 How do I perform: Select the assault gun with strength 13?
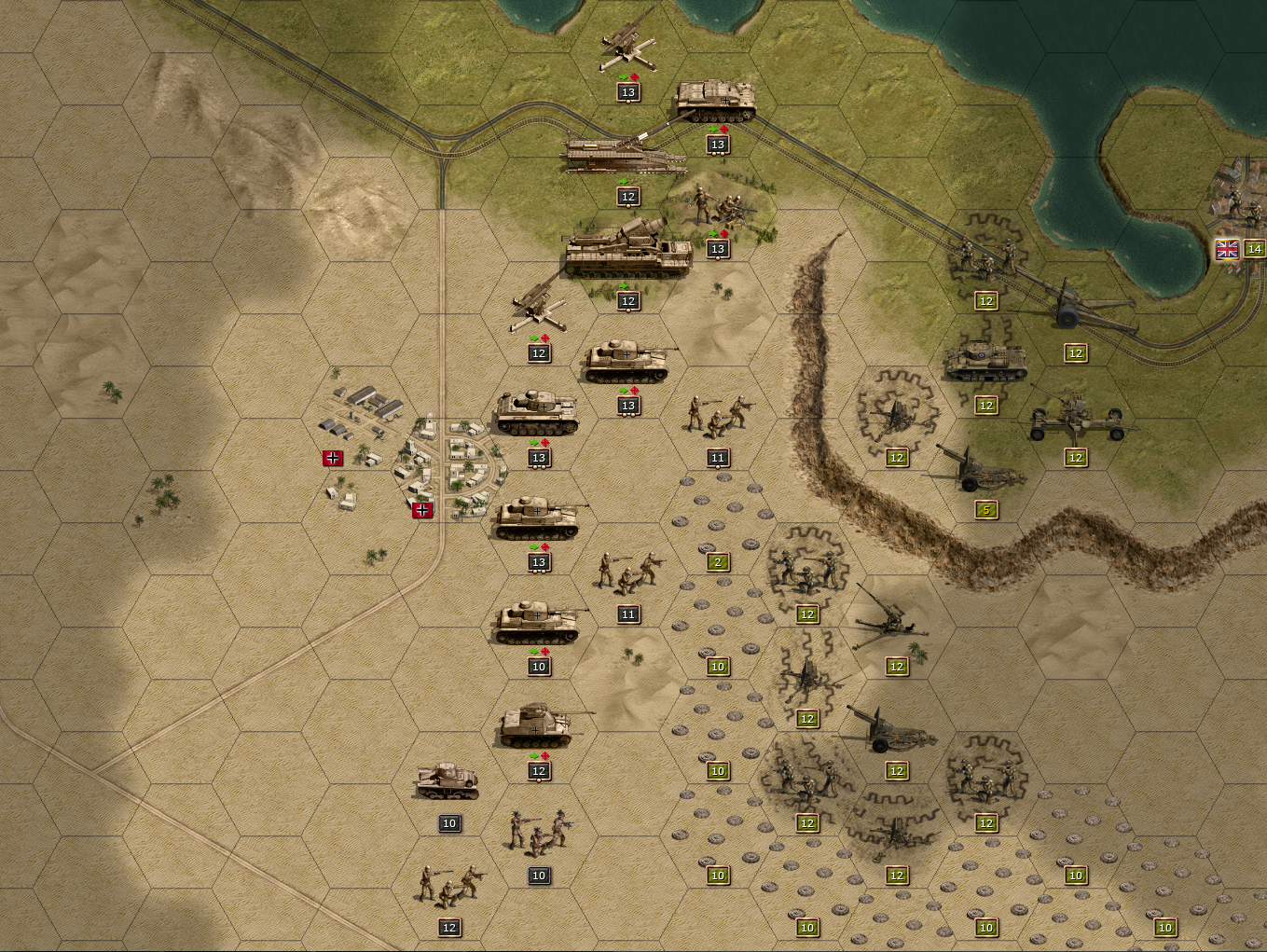coord(716,101)
